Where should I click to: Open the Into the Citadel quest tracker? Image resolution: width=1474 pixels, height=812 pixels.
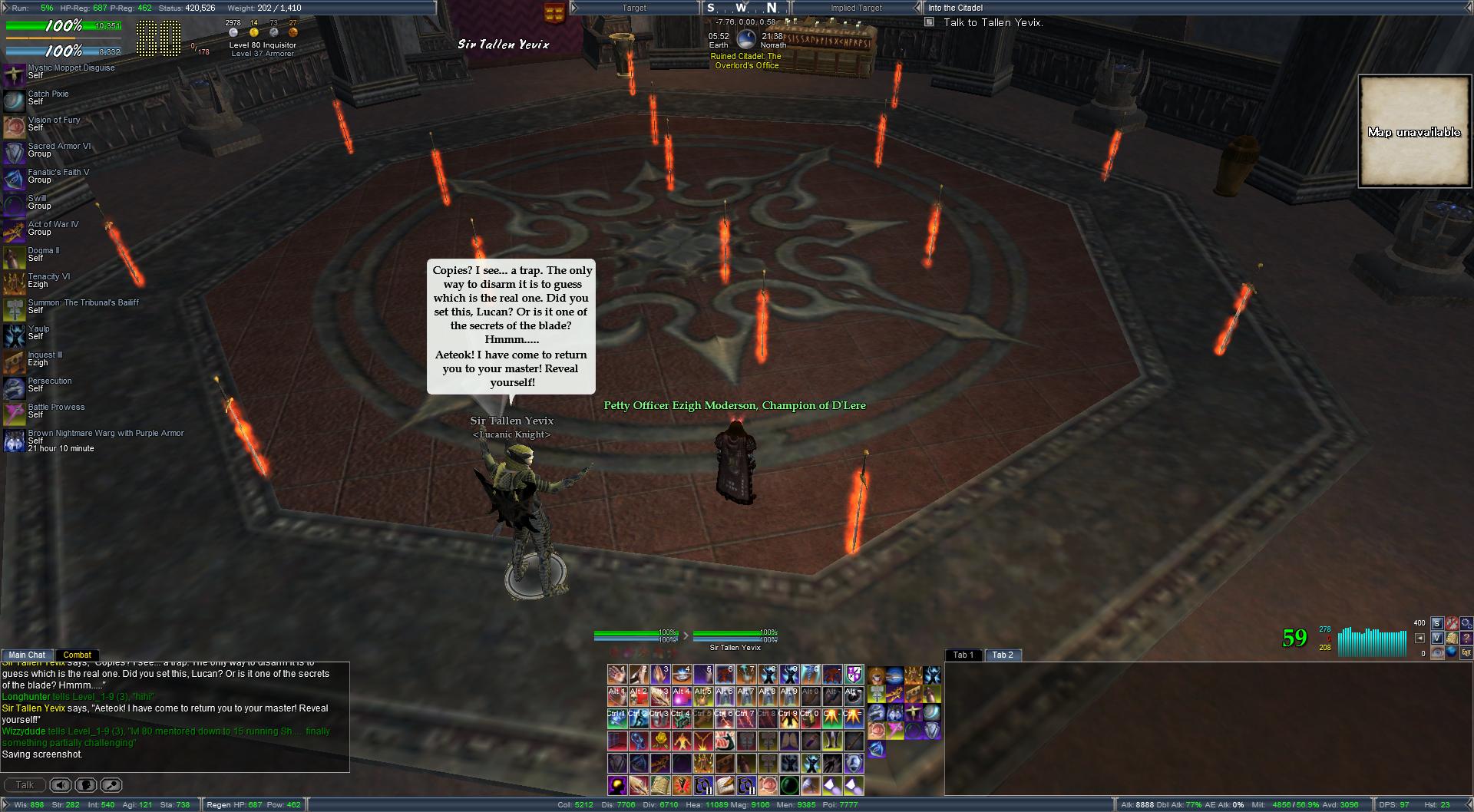955,8
